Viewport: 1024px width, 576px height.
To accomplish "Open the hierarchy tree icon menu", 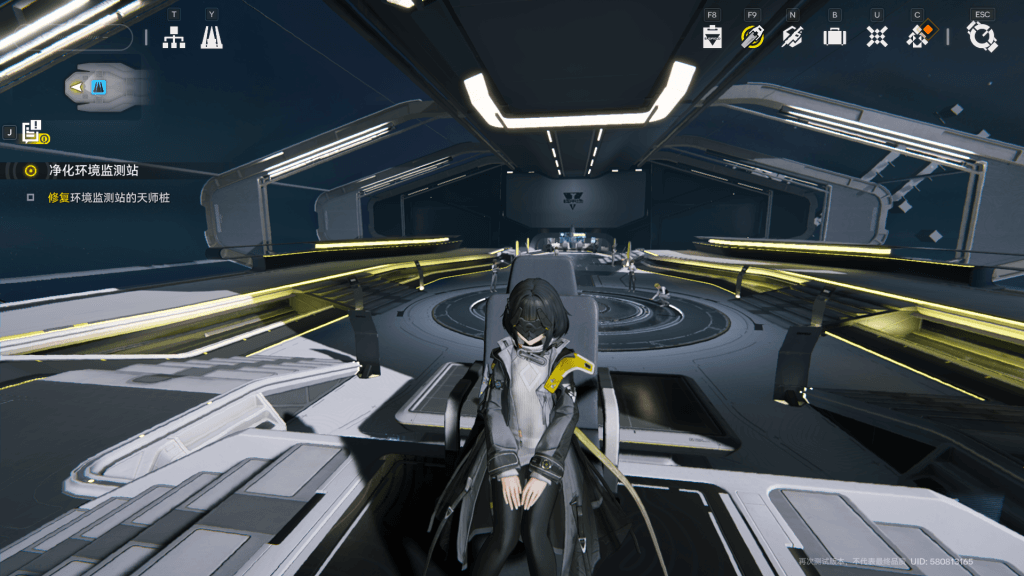I will (174, 37).
